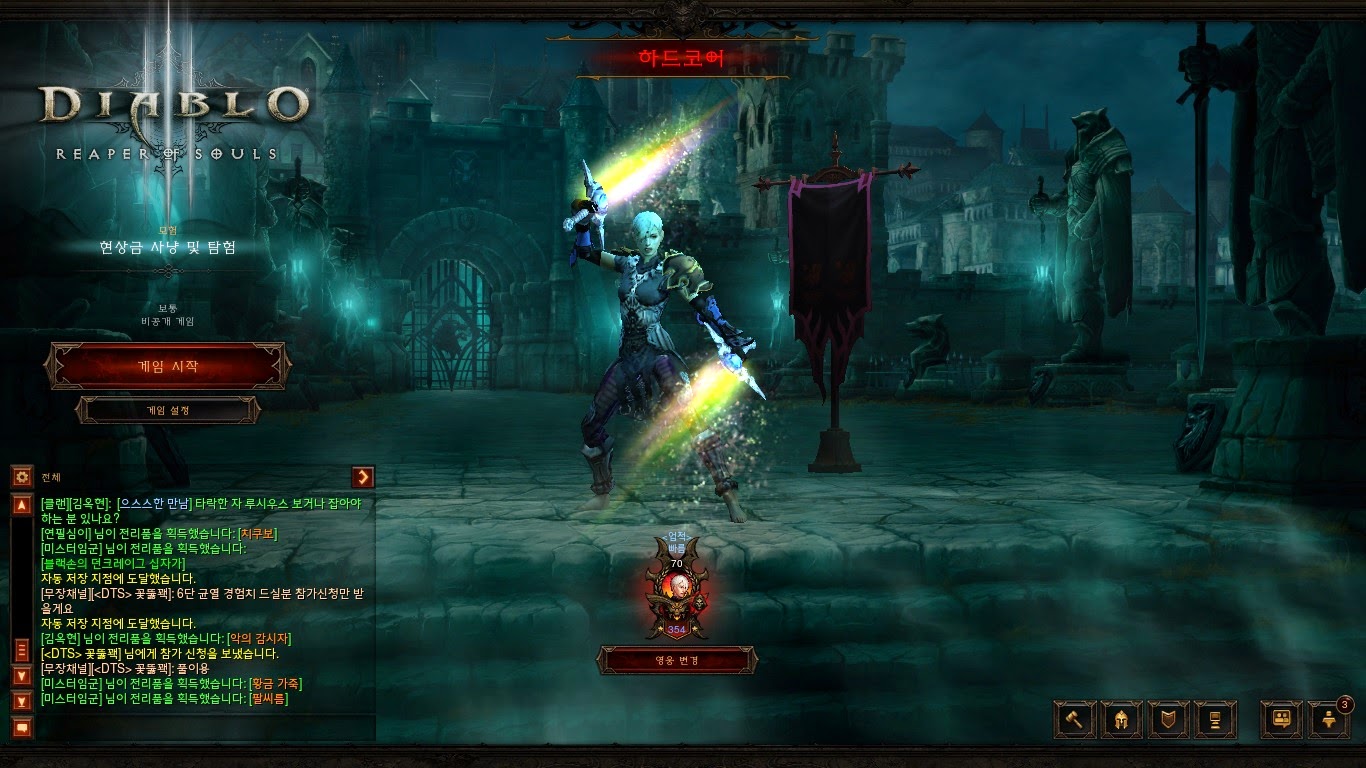Open the communities chat-group icon
1366x768 pixels.
coord(1281,719)
